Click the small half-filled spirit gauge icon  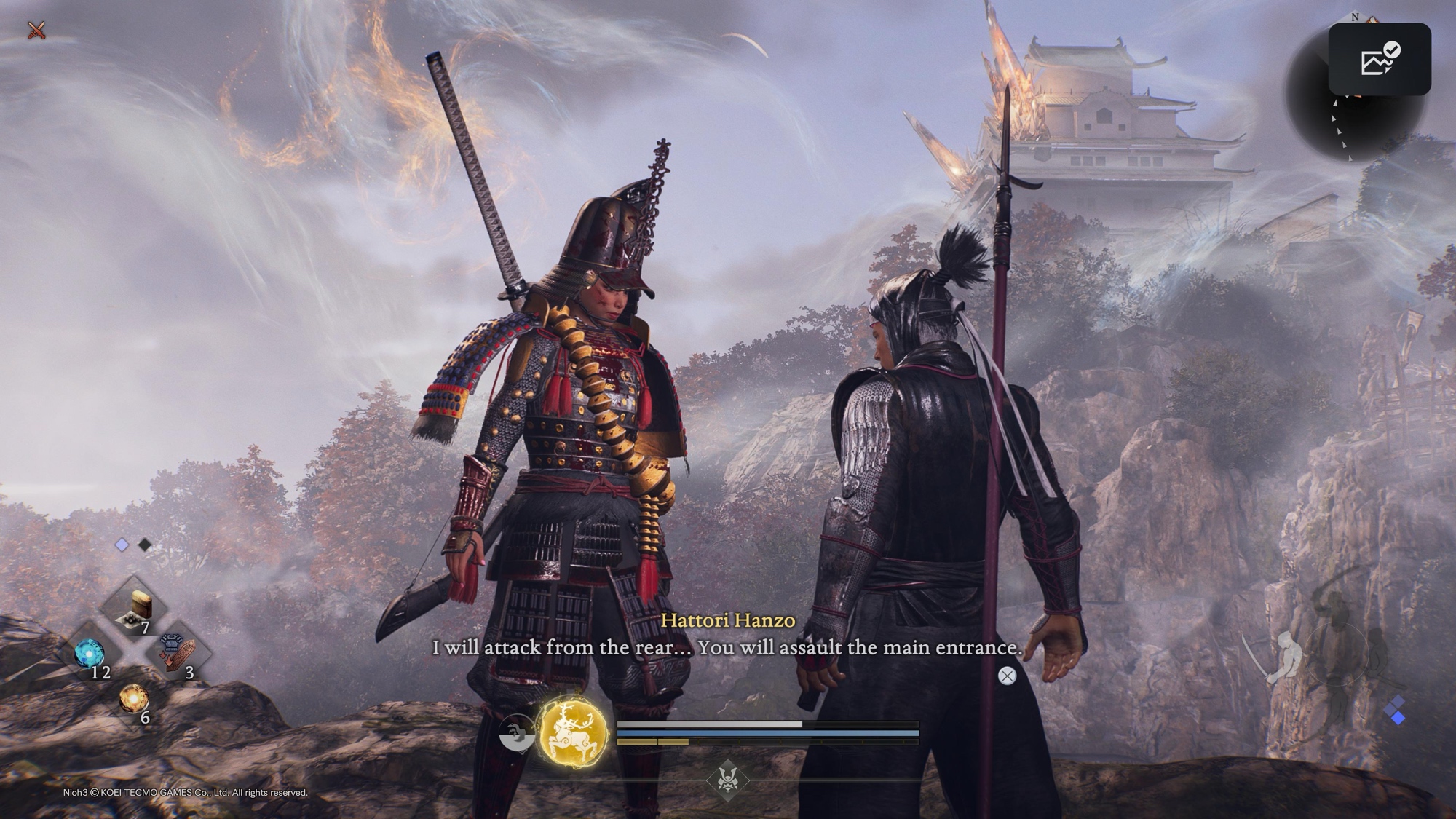click(516, 732)
